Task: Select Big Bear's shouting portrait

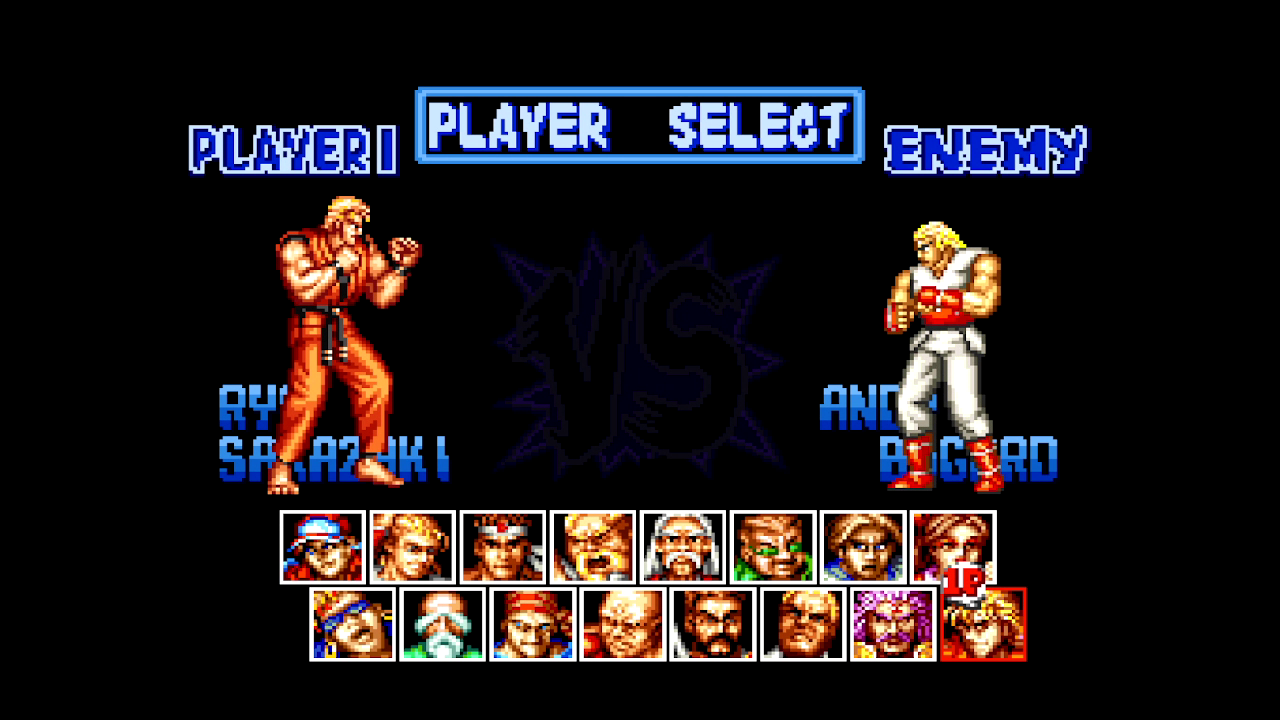Action: click(592, 547)
